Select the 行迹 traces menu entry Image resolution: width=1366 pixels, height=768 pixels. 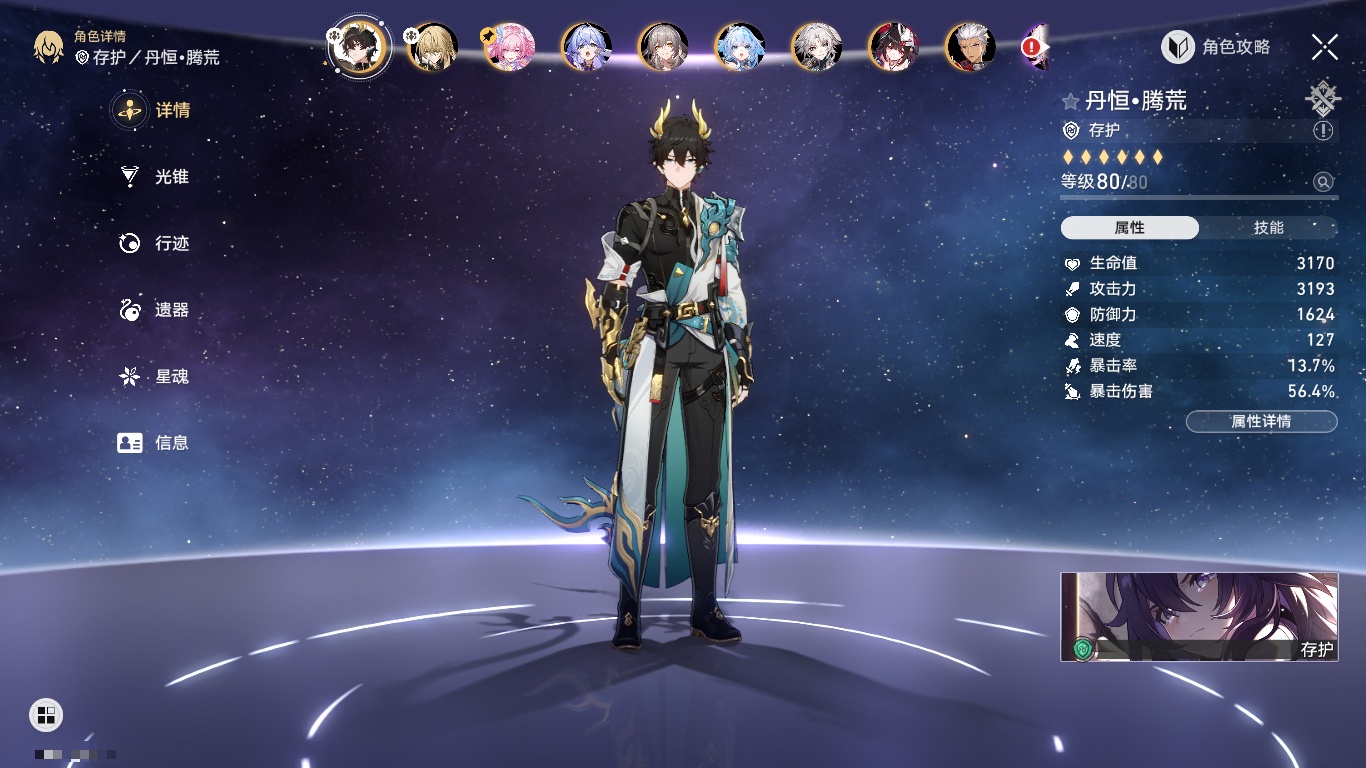(x=155, y=244)
